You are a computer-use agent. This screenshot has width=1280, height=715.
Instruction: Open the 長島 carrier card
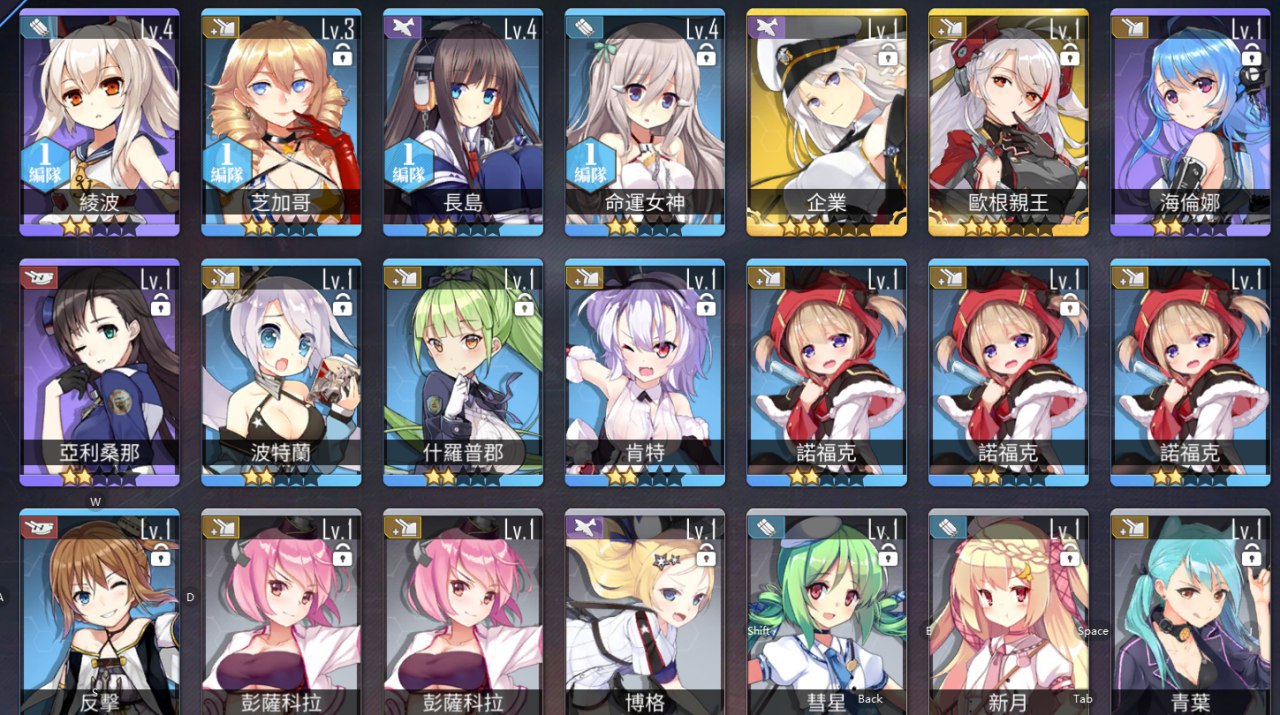pyautogui.click(x=463, y=120)
